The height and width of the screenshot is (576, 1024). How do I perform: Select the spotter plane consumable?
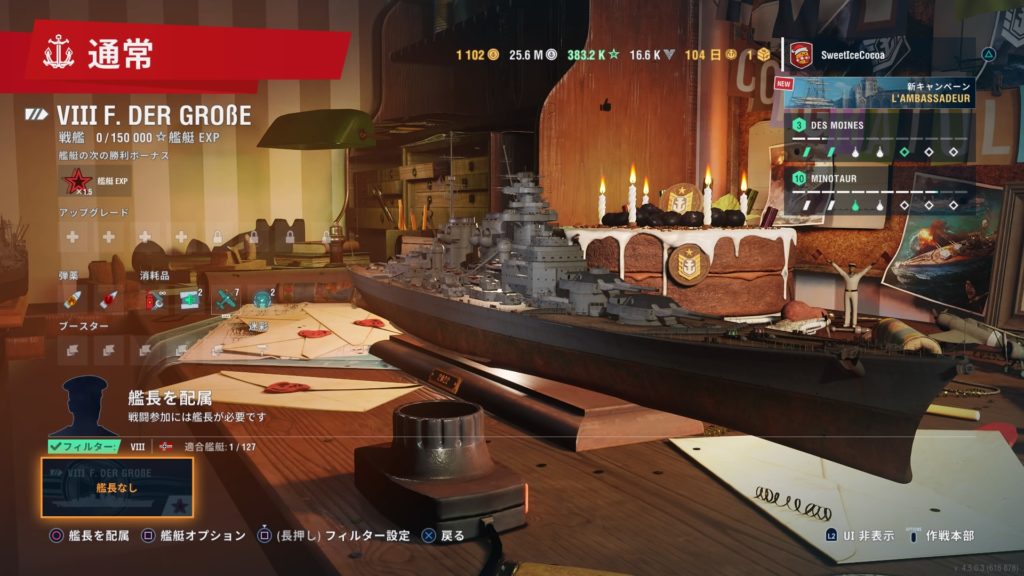(227, 298)
